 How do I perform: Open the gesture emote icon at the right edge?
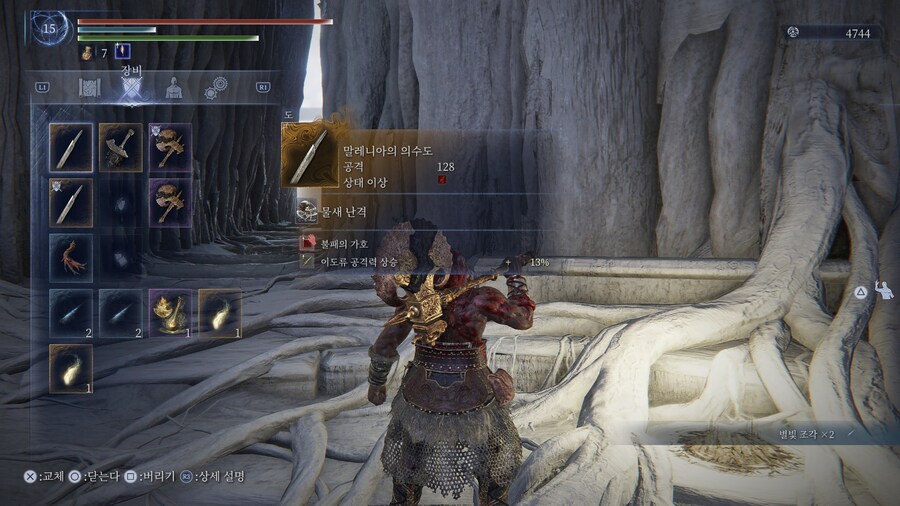pos(883,290)
